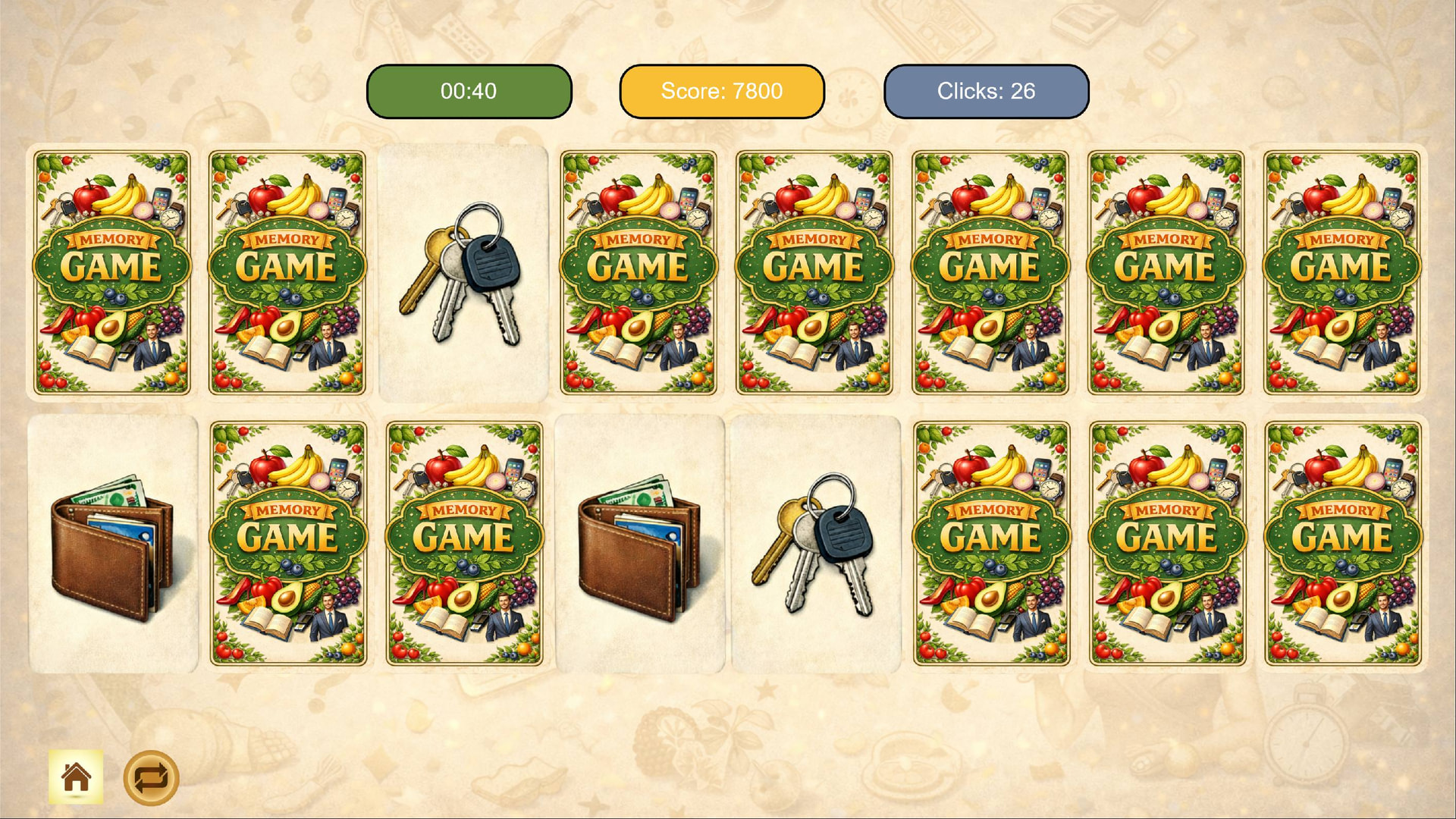Pick the keys card next to a wallet card
The image size is (1456, 819).
pos(815,544)
